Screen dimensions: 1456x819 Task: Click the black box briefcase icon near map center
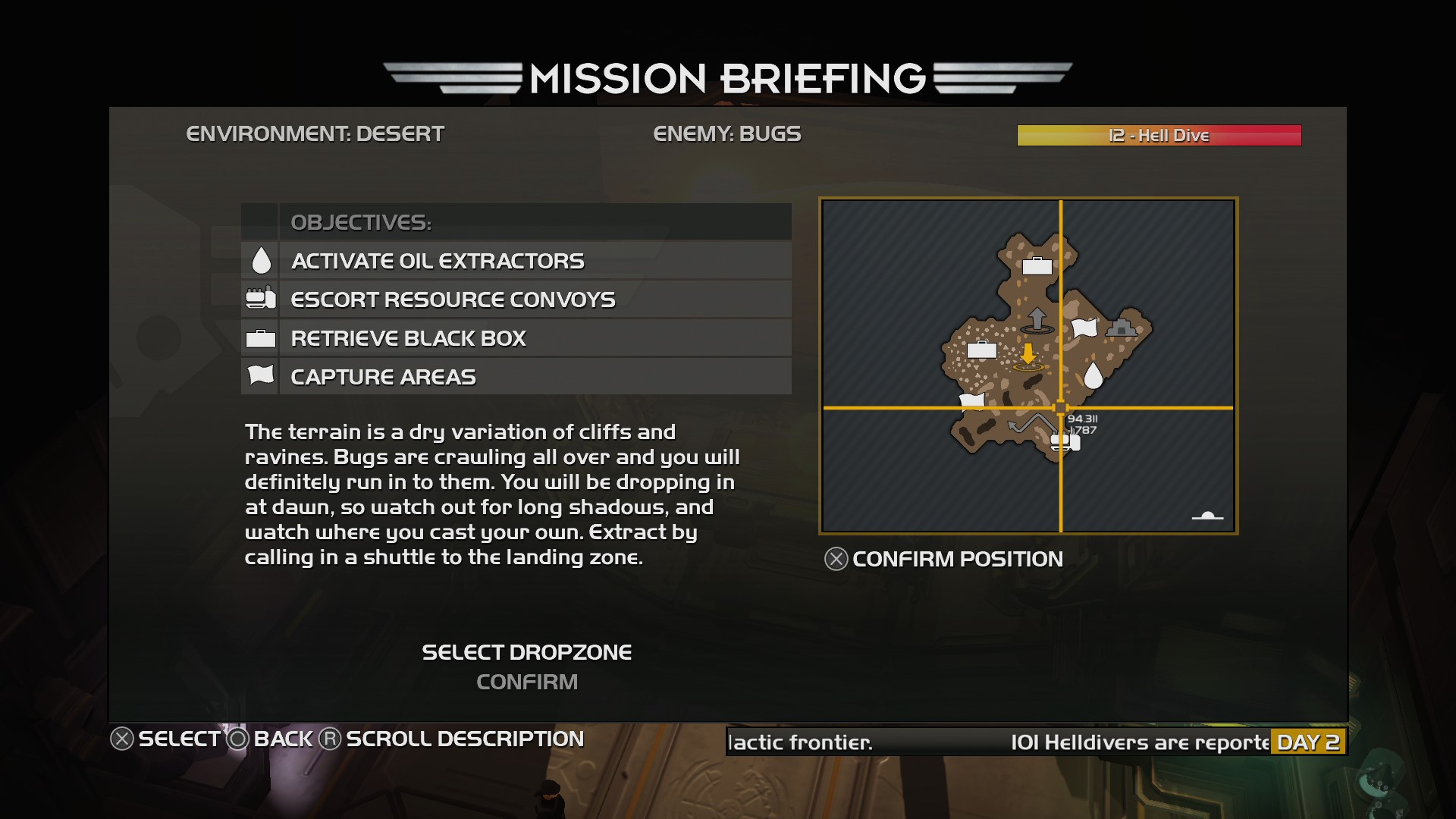click(x=981, y=350)
